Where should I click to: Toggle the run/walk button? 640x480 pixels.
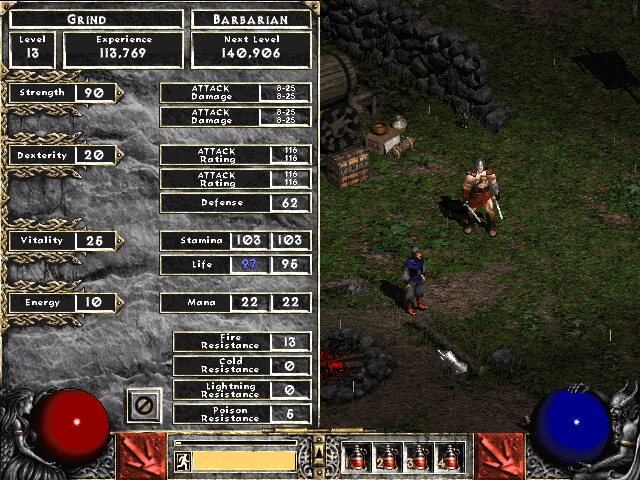[x=182, y=461]
